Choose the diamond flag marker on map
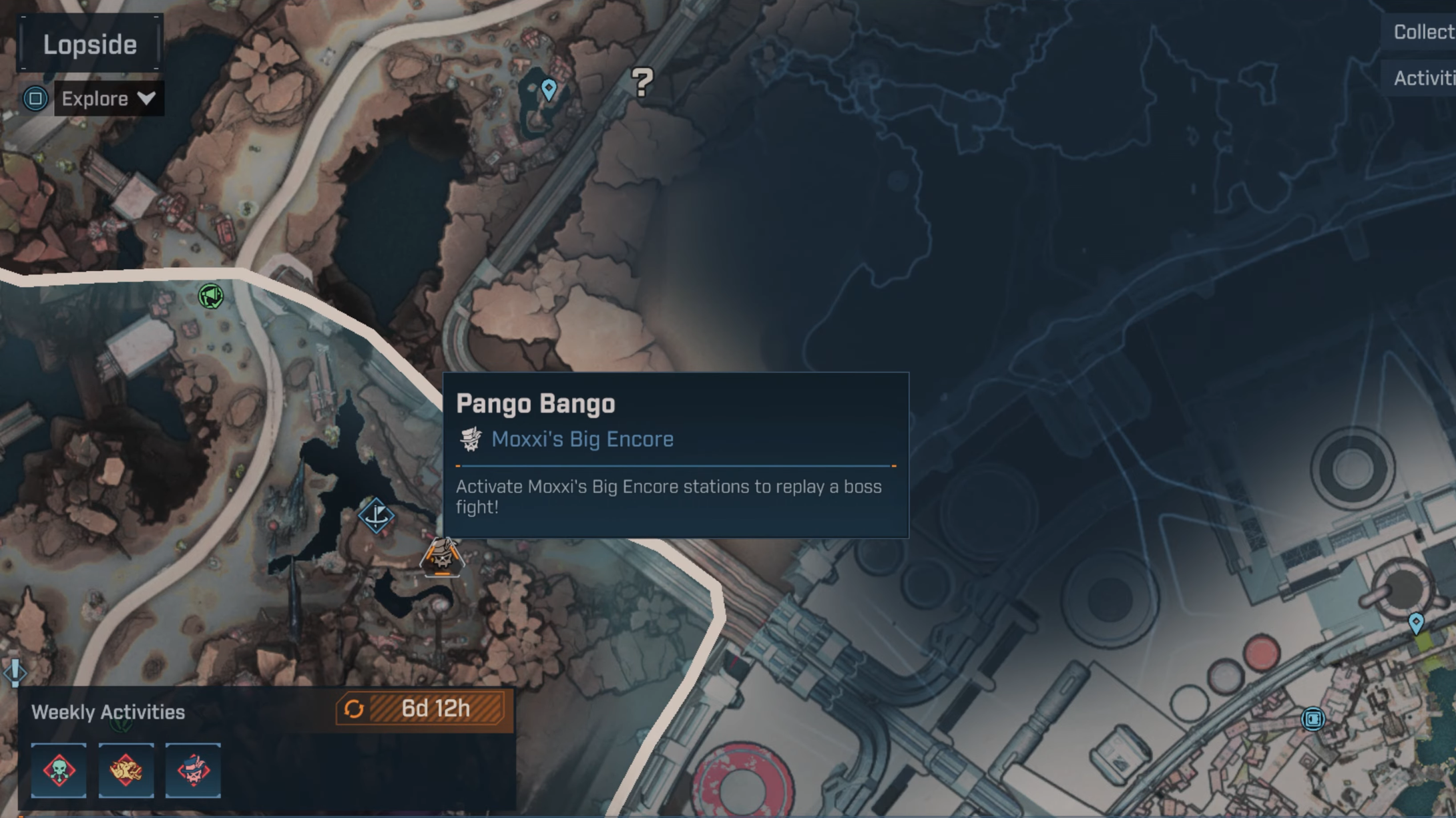Image resolution: width=1456 pixels, height=818 pixels. [376, 516]
